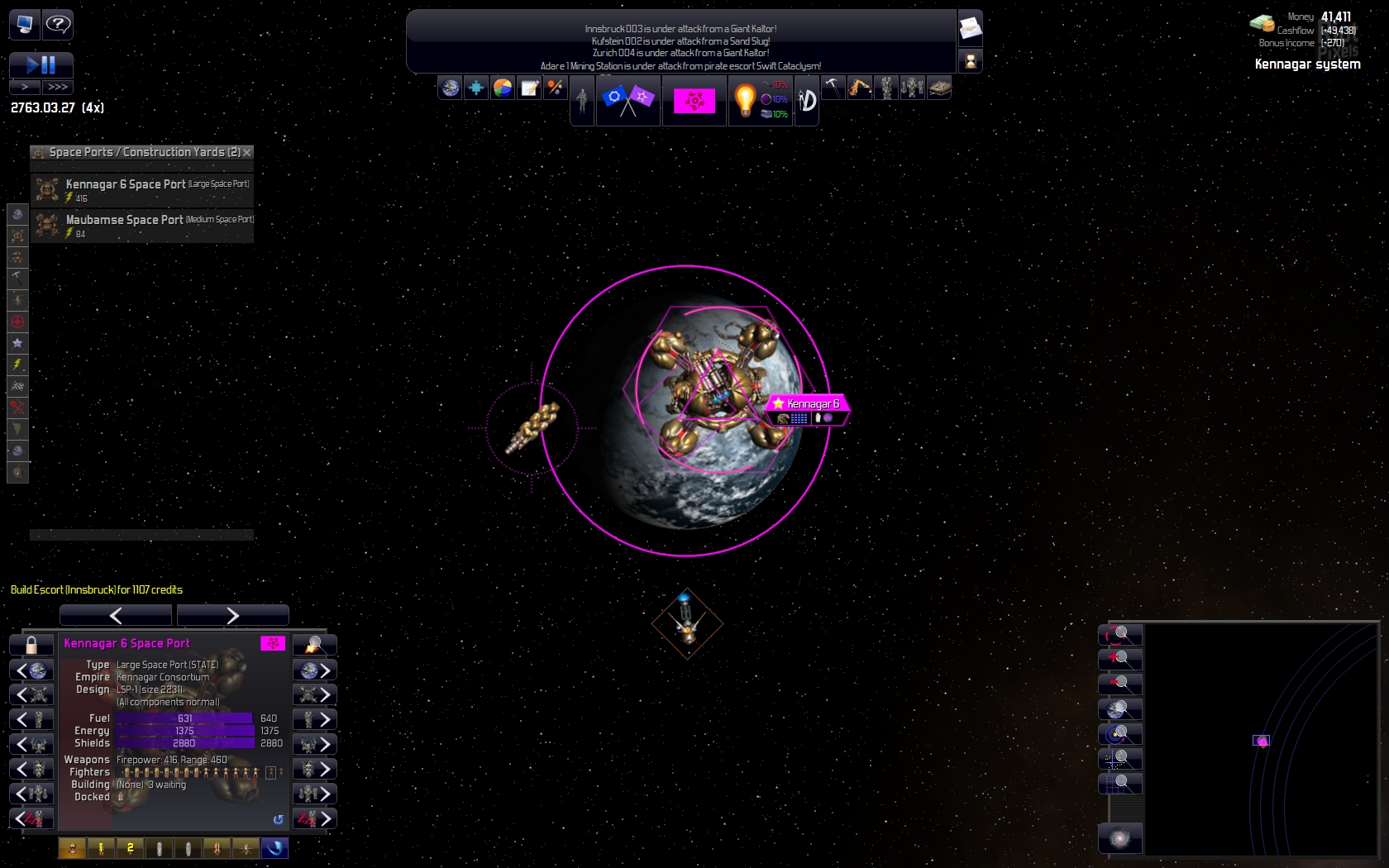Cycle to the next colony globe arrow

[x=315, y=670]
